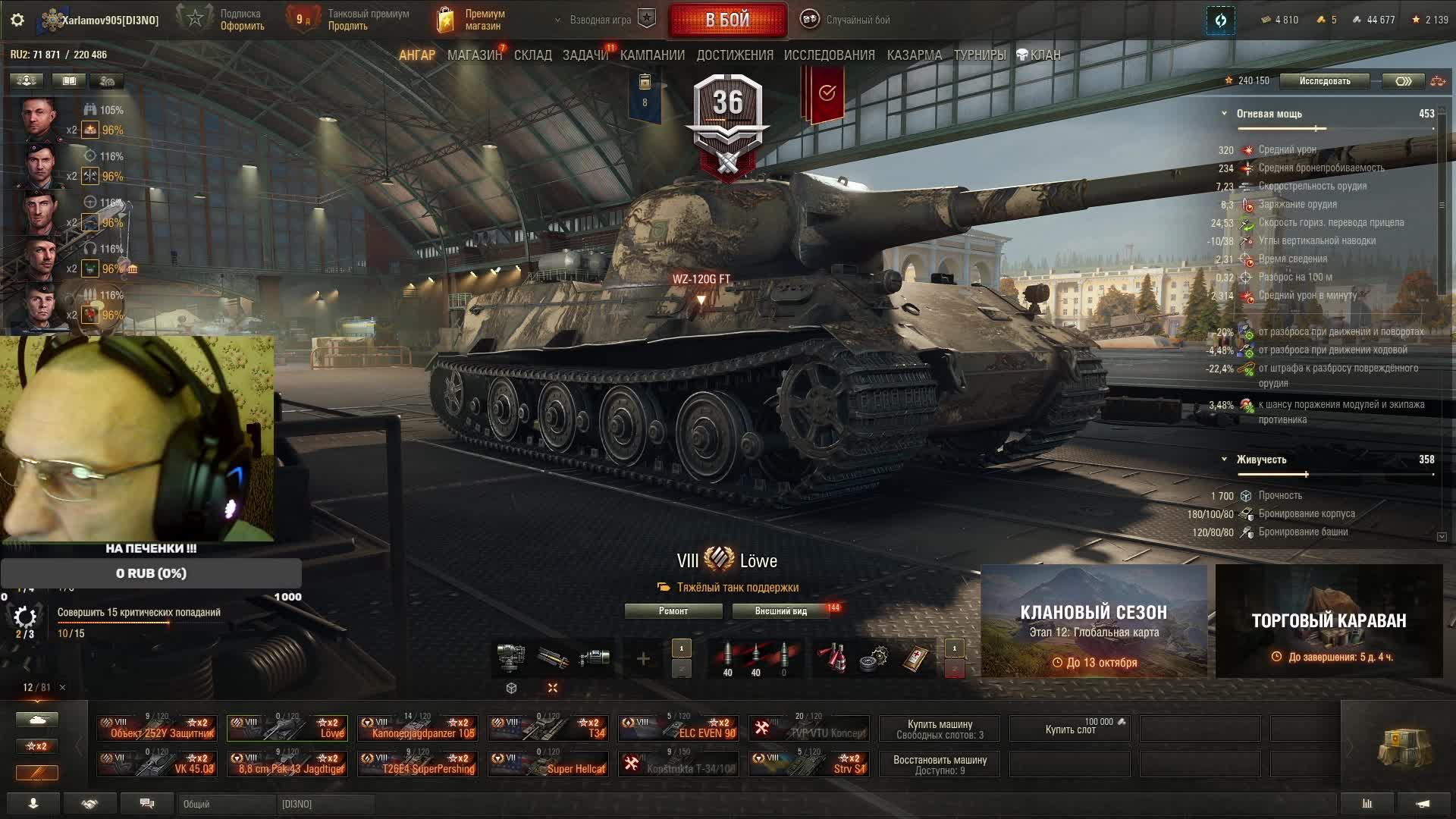
Task: Select the ELC EVEN 90 tank
Action: tap(679, 728)
